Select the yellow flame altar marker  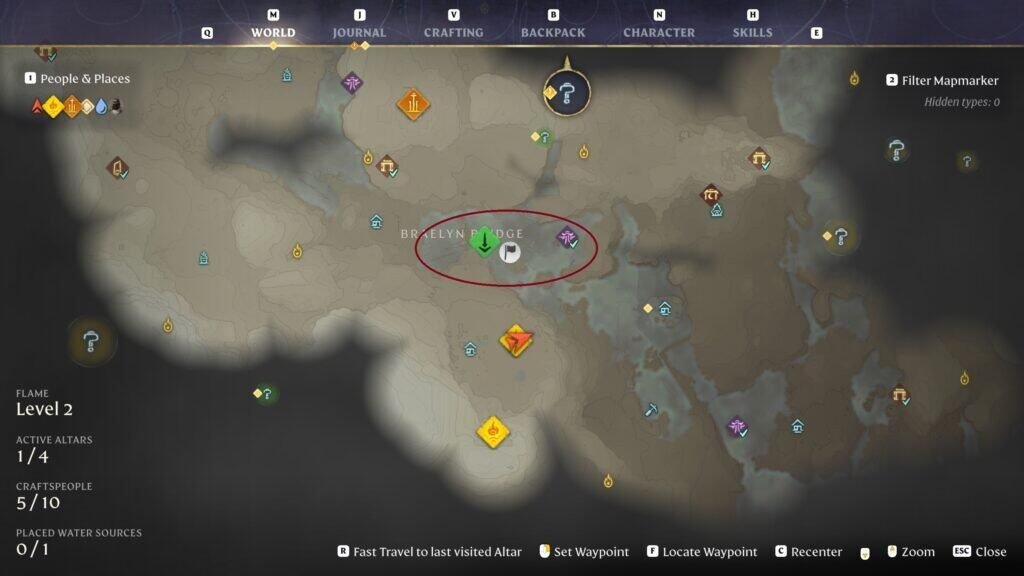click(x=492, y=431)
